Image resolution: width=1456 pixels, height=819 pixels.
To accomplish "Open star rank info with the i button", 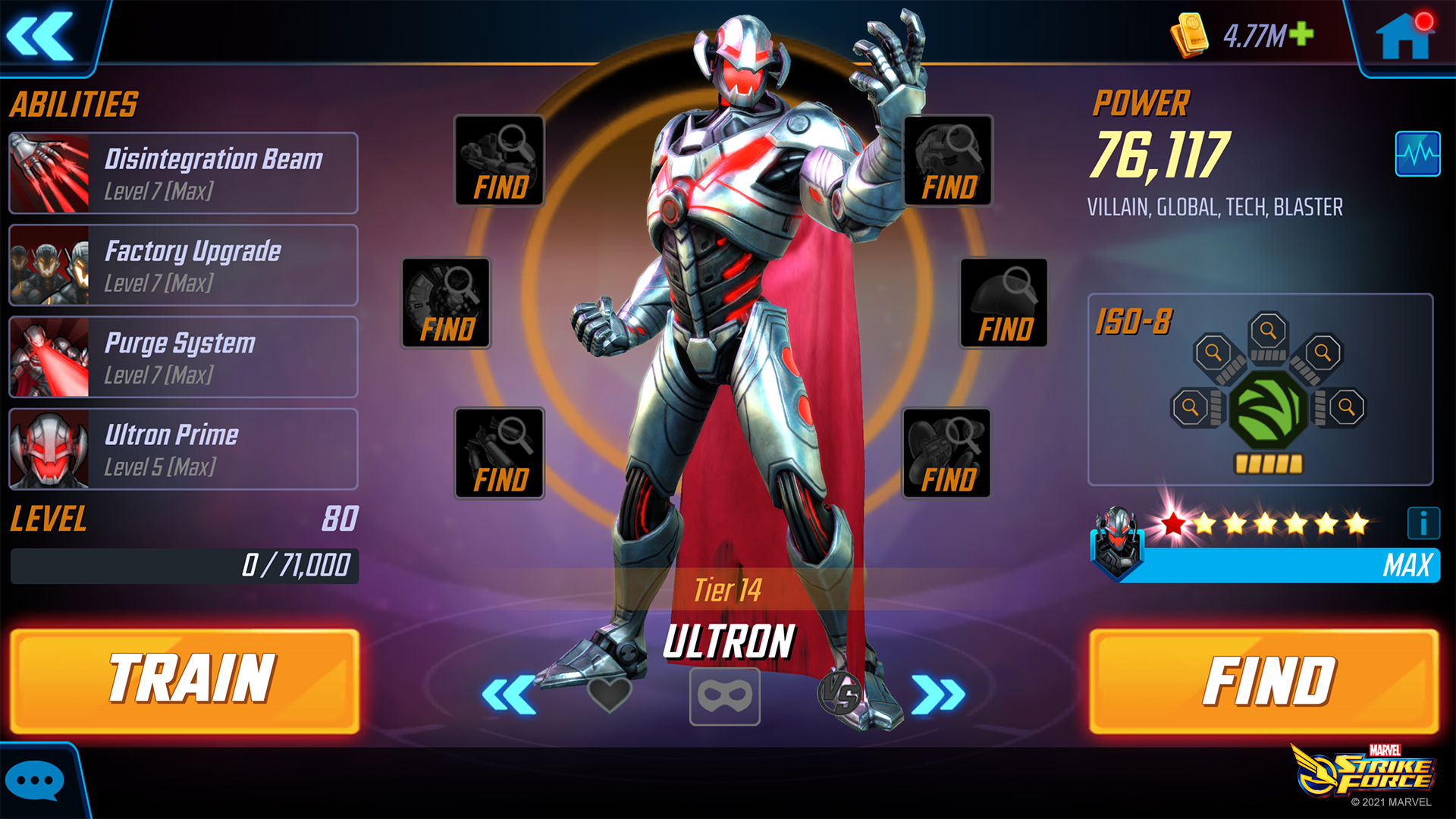I will 1423,521.
